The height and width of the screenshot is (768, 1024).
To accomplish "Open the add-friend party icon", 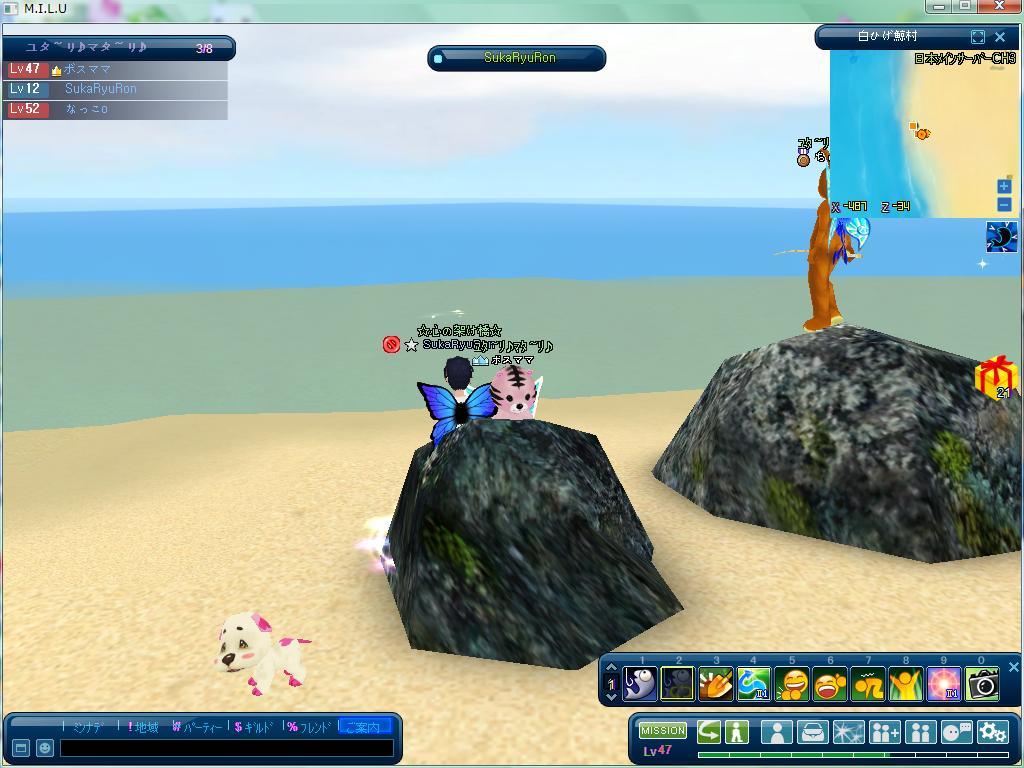I will click(884, 732).
